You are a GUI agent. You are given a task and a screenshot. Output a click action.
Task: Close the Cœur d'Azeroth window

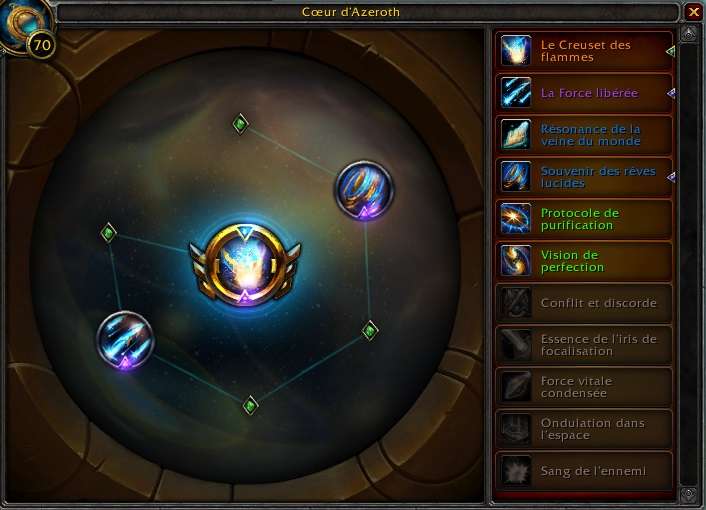pyautogui.click(x=693, y=12)
